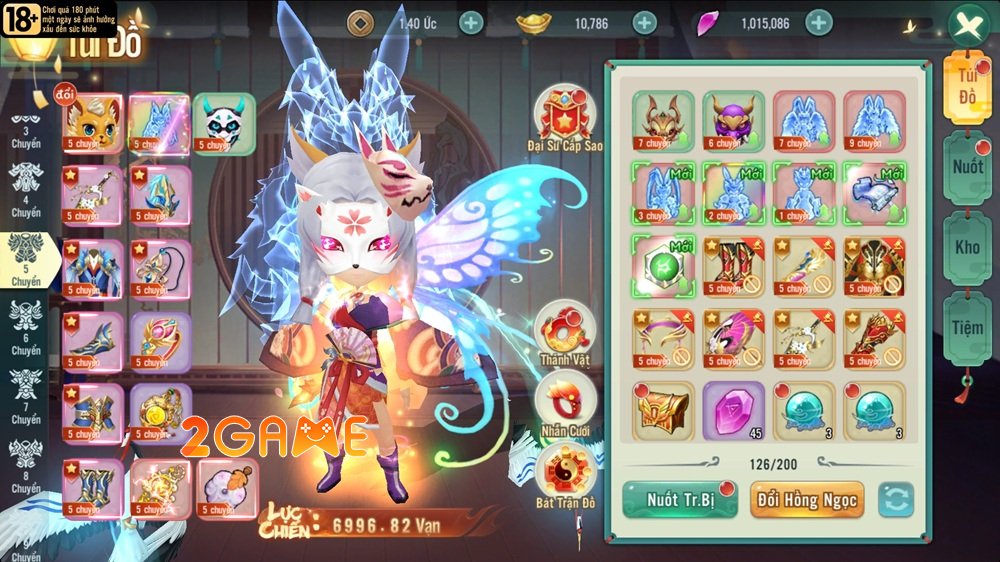Open the Kho storage tab
Image resolution: width=1000 pixels, height=562 pixels.
coord(967,247)
